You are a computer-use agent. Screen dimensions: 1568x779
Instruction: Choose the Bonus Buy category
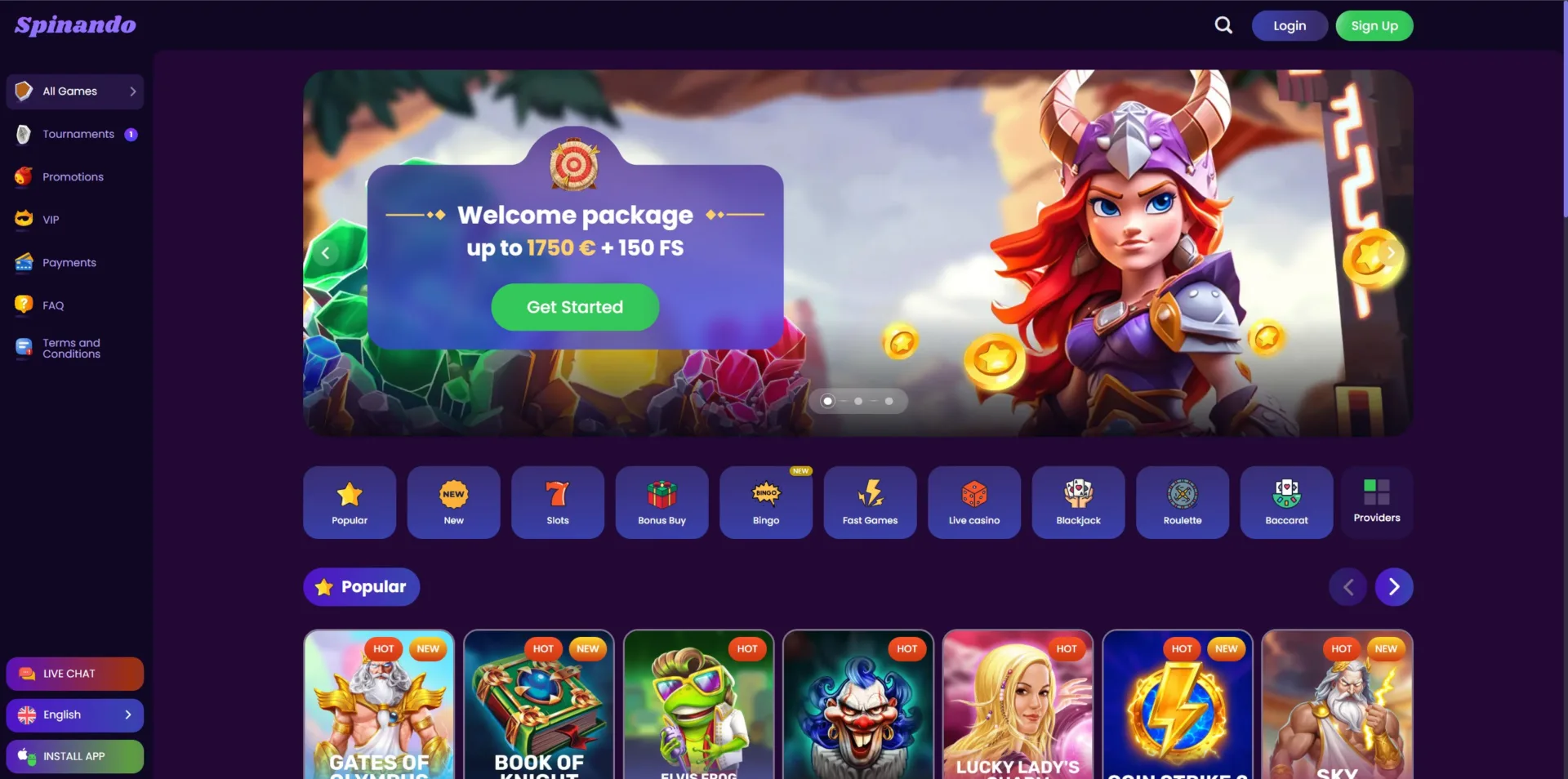pos(661,502)
